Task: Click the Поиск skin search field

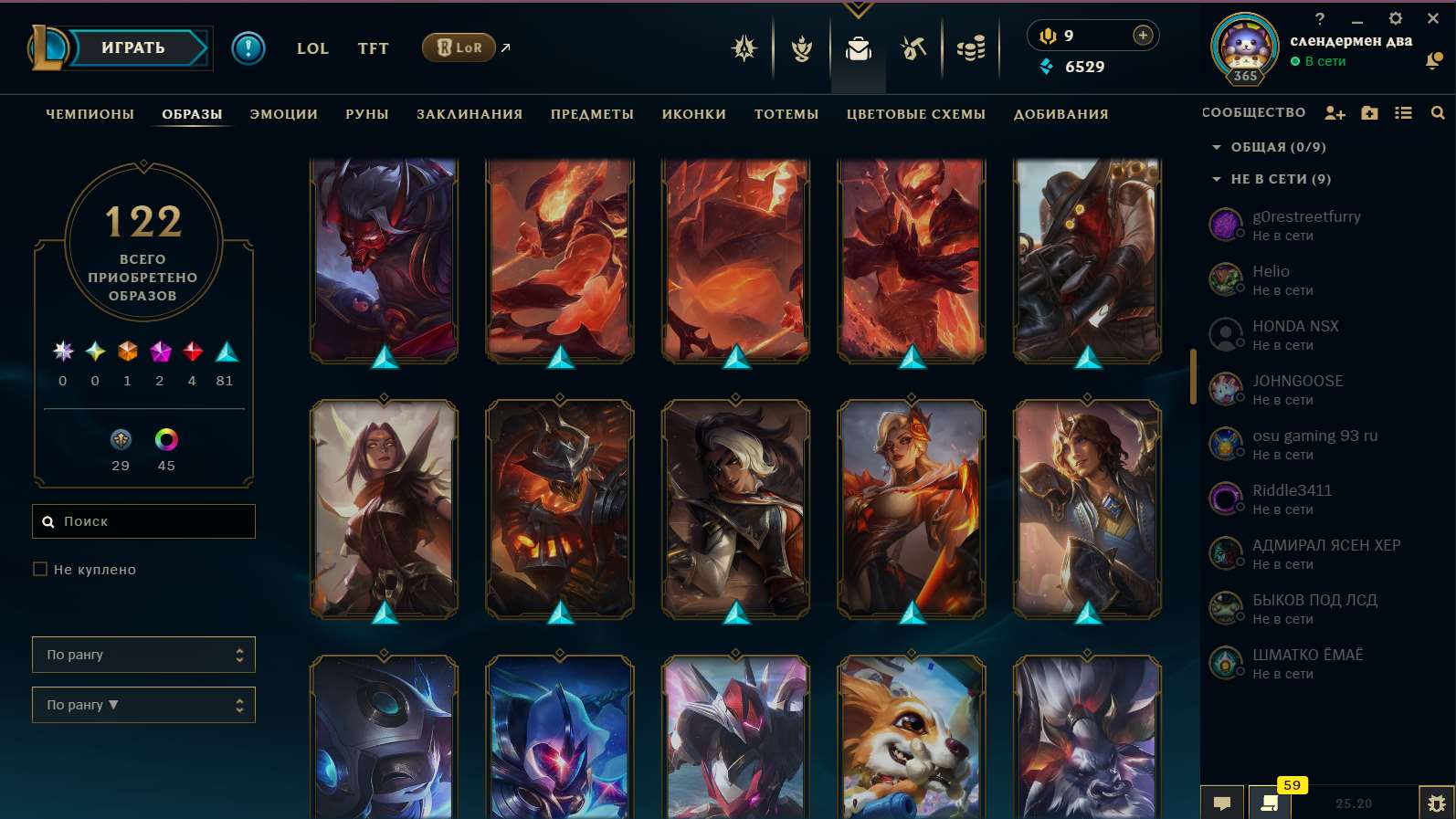Action: pos(143,521)
